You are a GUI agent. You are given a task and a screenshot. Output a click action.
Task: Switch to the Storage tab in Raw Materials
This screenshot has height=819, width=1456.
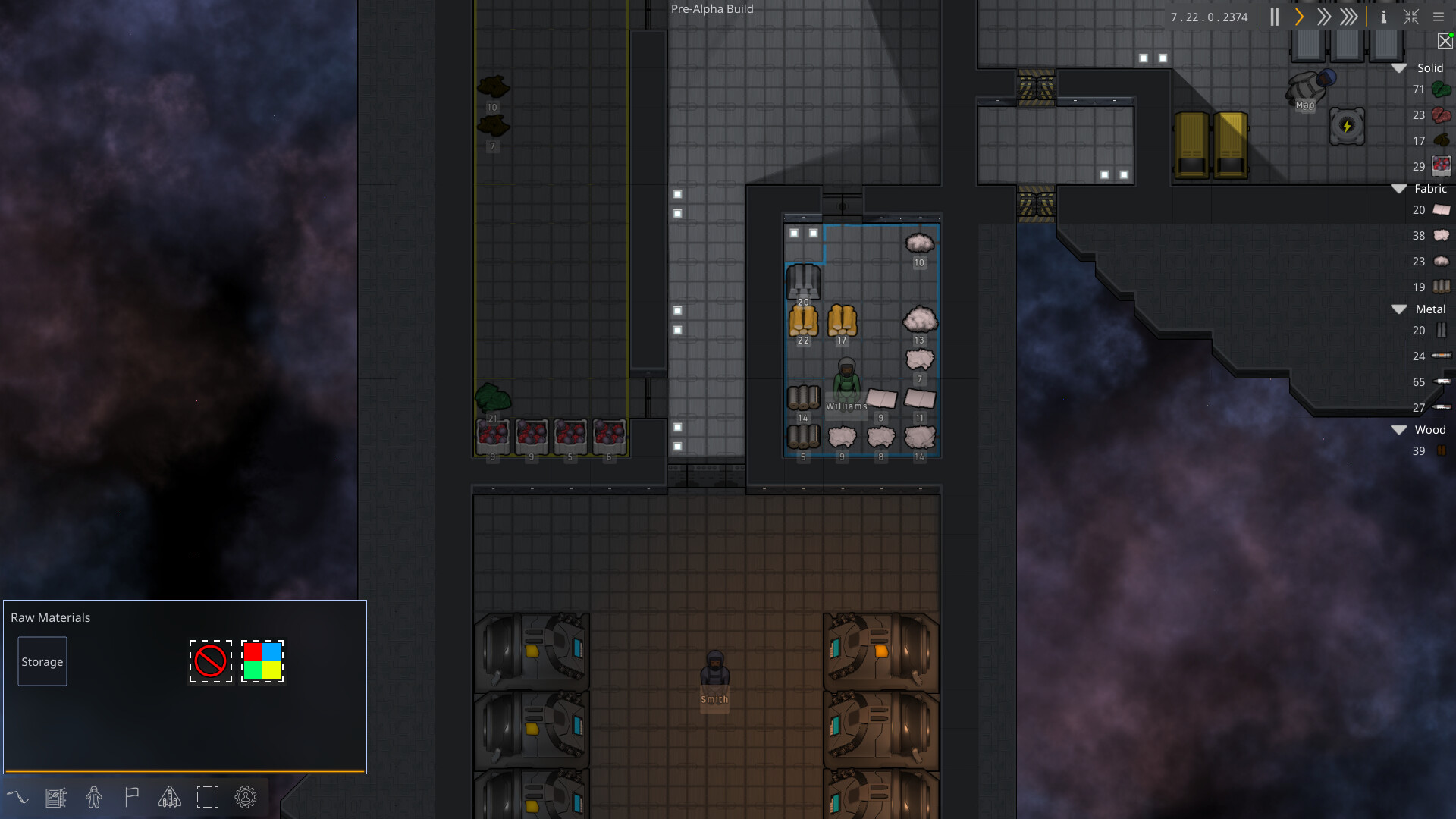tap(42, 661)
